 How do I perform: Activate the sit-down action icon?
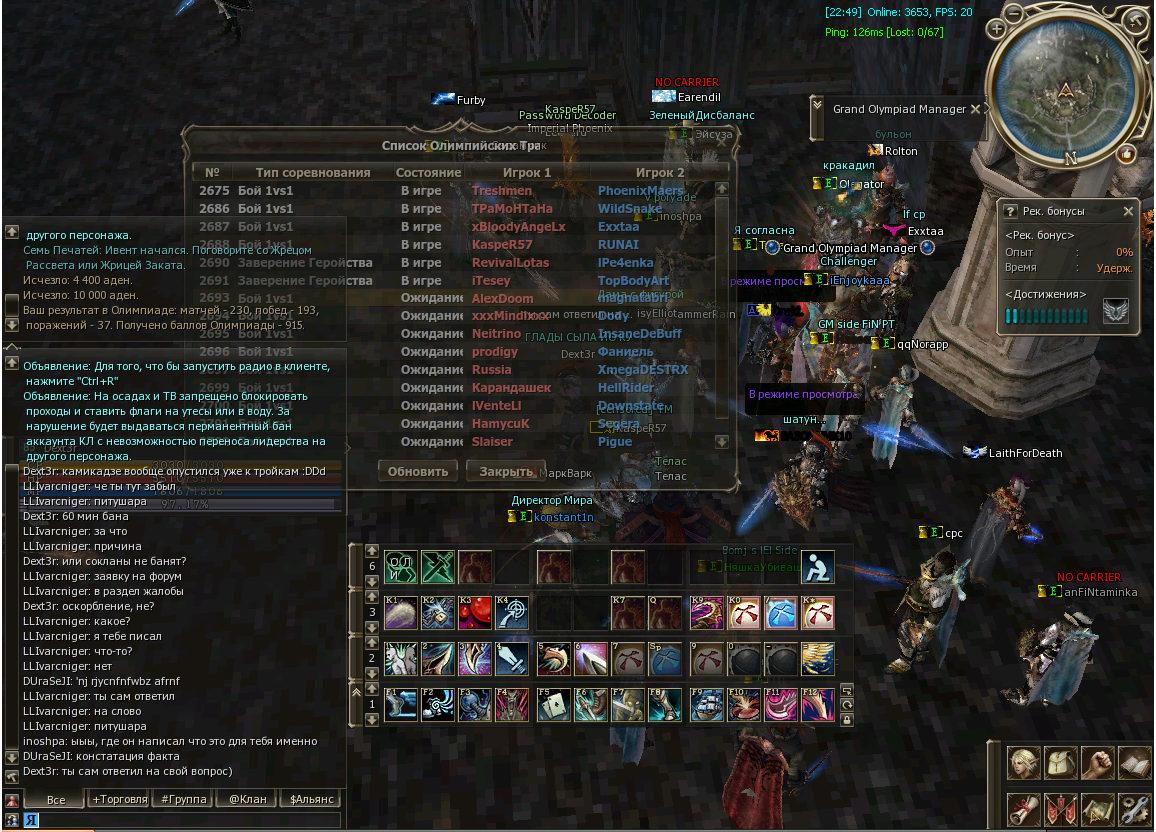click(817, 566)
